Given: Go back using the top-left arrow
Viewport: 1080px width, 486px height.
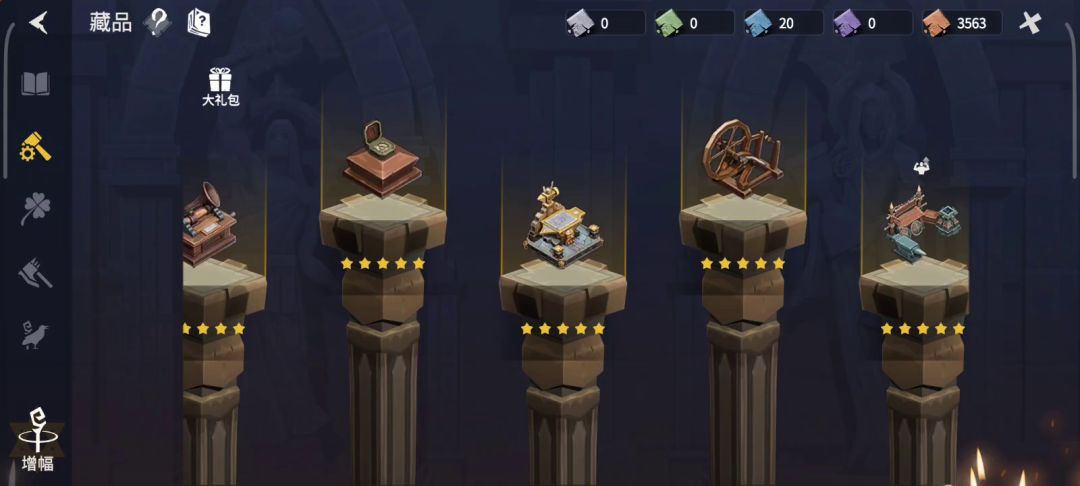Looking at the screenshot, I should 38,22.
